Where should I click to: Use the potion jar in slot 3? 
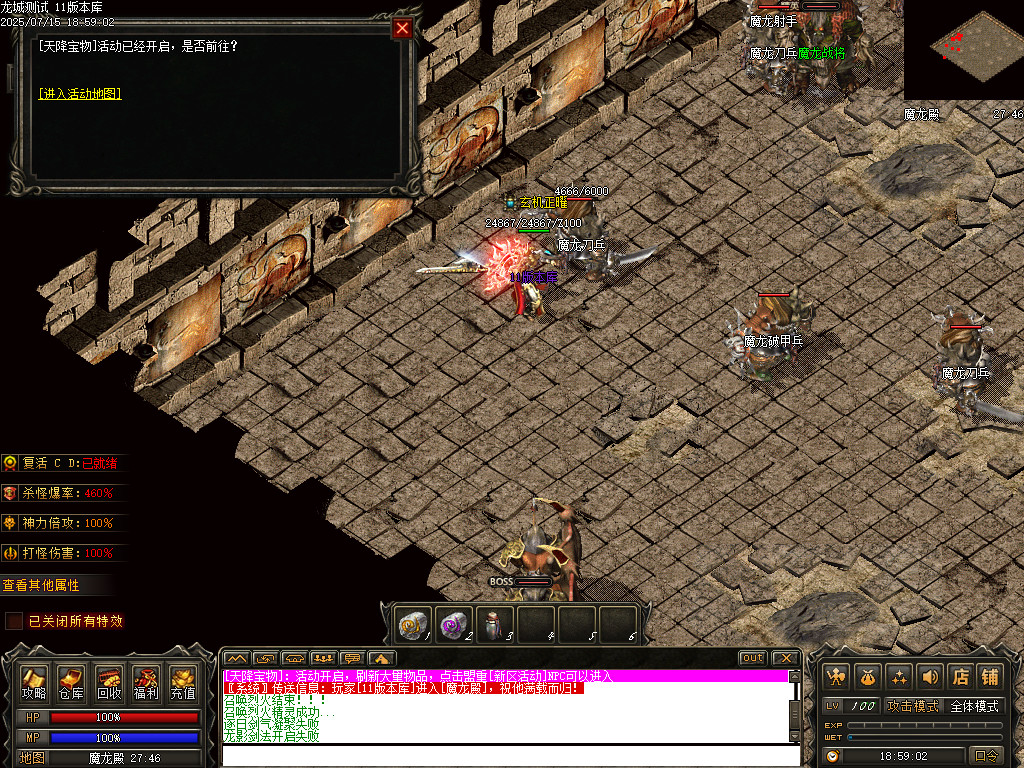(494, 623)
